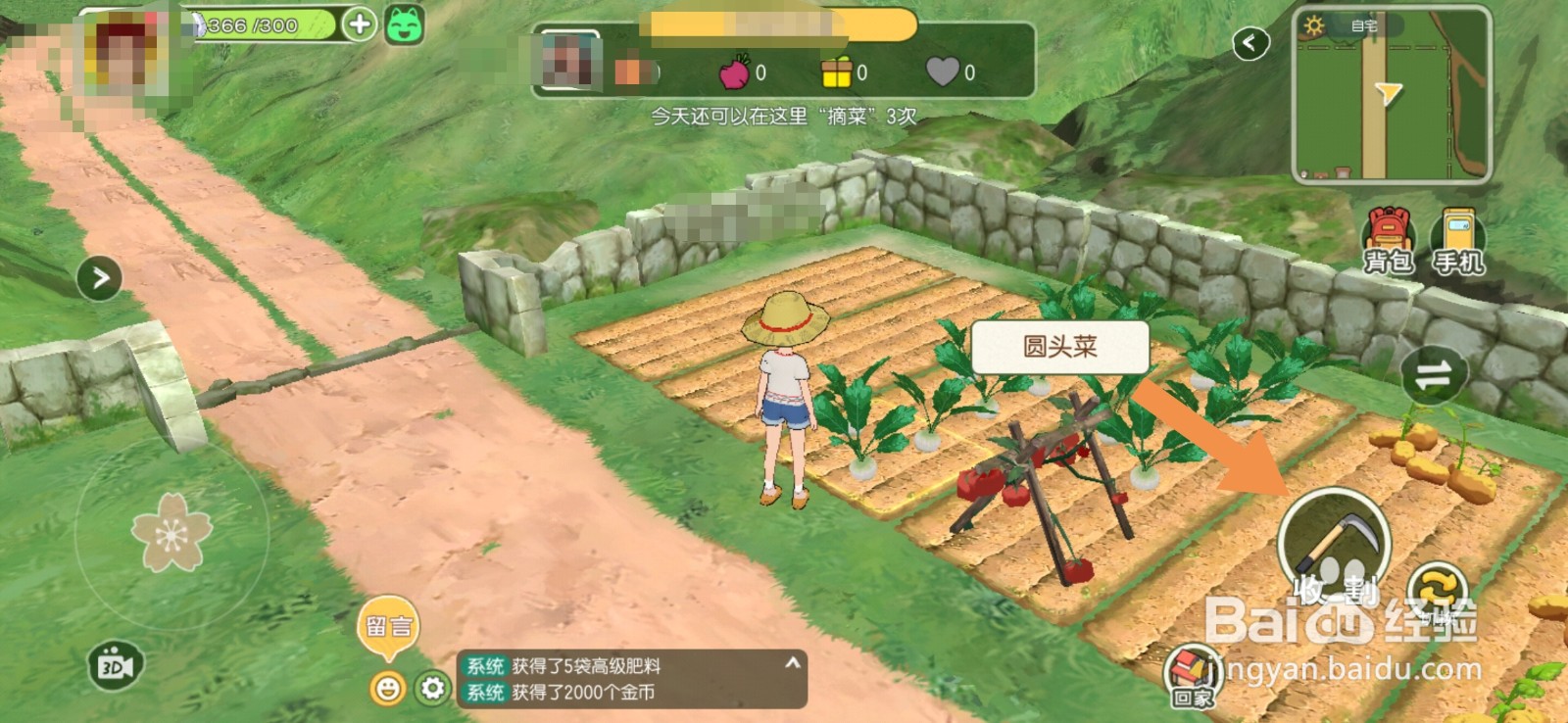Open the gear settings icon
The height and width of the screenshot is (723, 1568).
431,690
